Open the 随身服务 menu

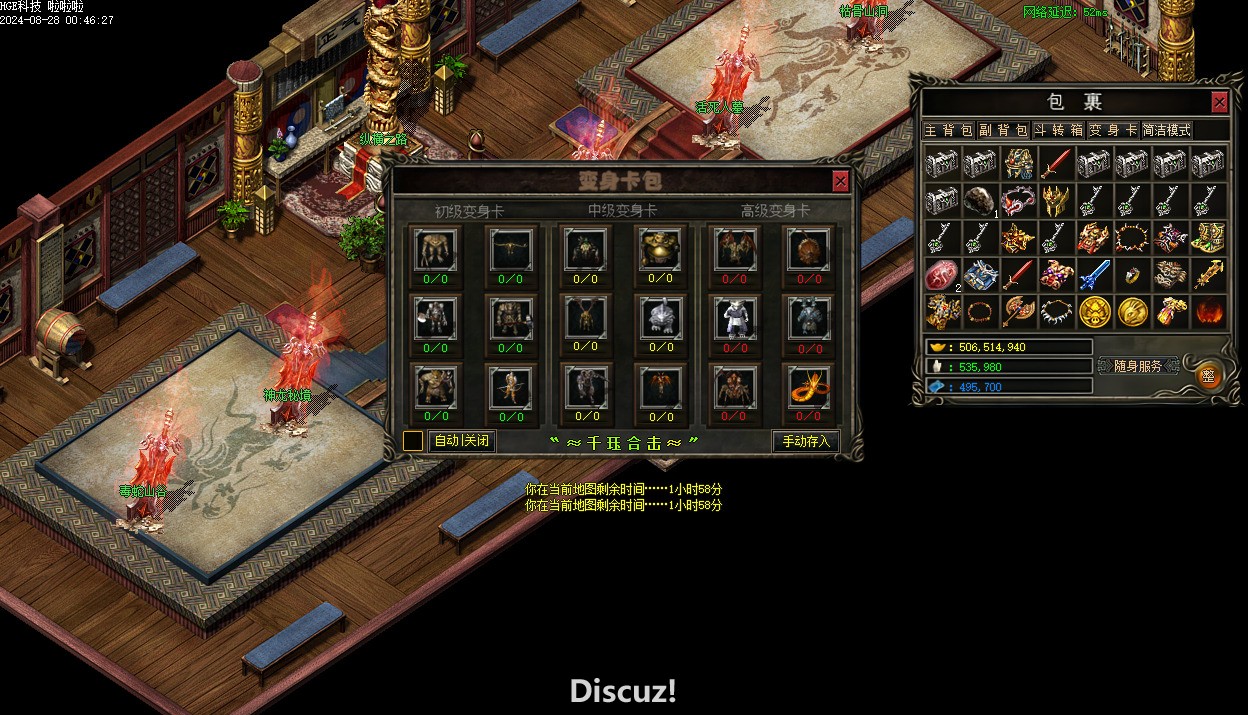point(1137,366)
